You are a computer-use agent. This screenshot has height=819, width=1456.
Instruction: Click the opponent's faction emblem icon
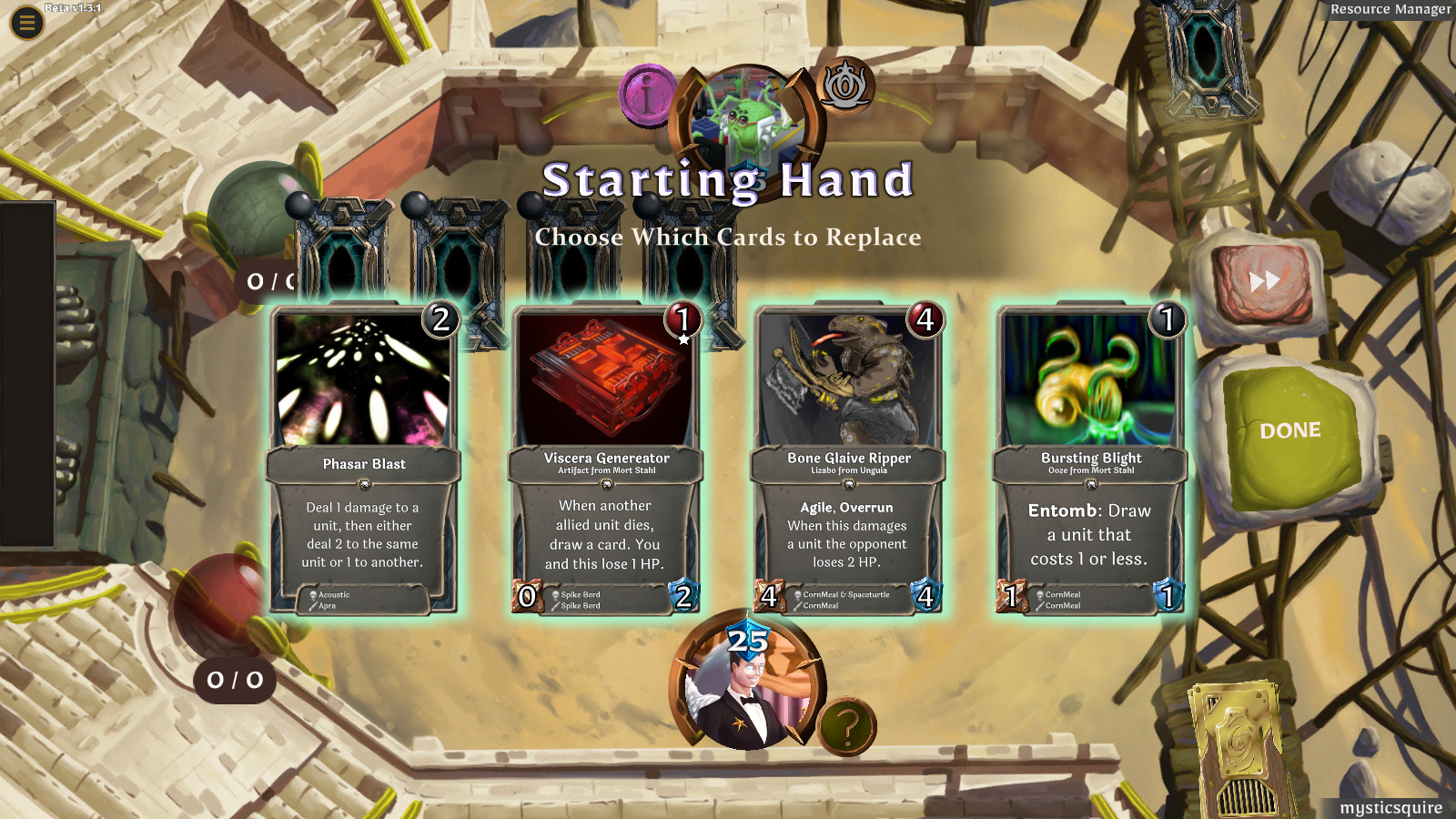pos(847,88)
